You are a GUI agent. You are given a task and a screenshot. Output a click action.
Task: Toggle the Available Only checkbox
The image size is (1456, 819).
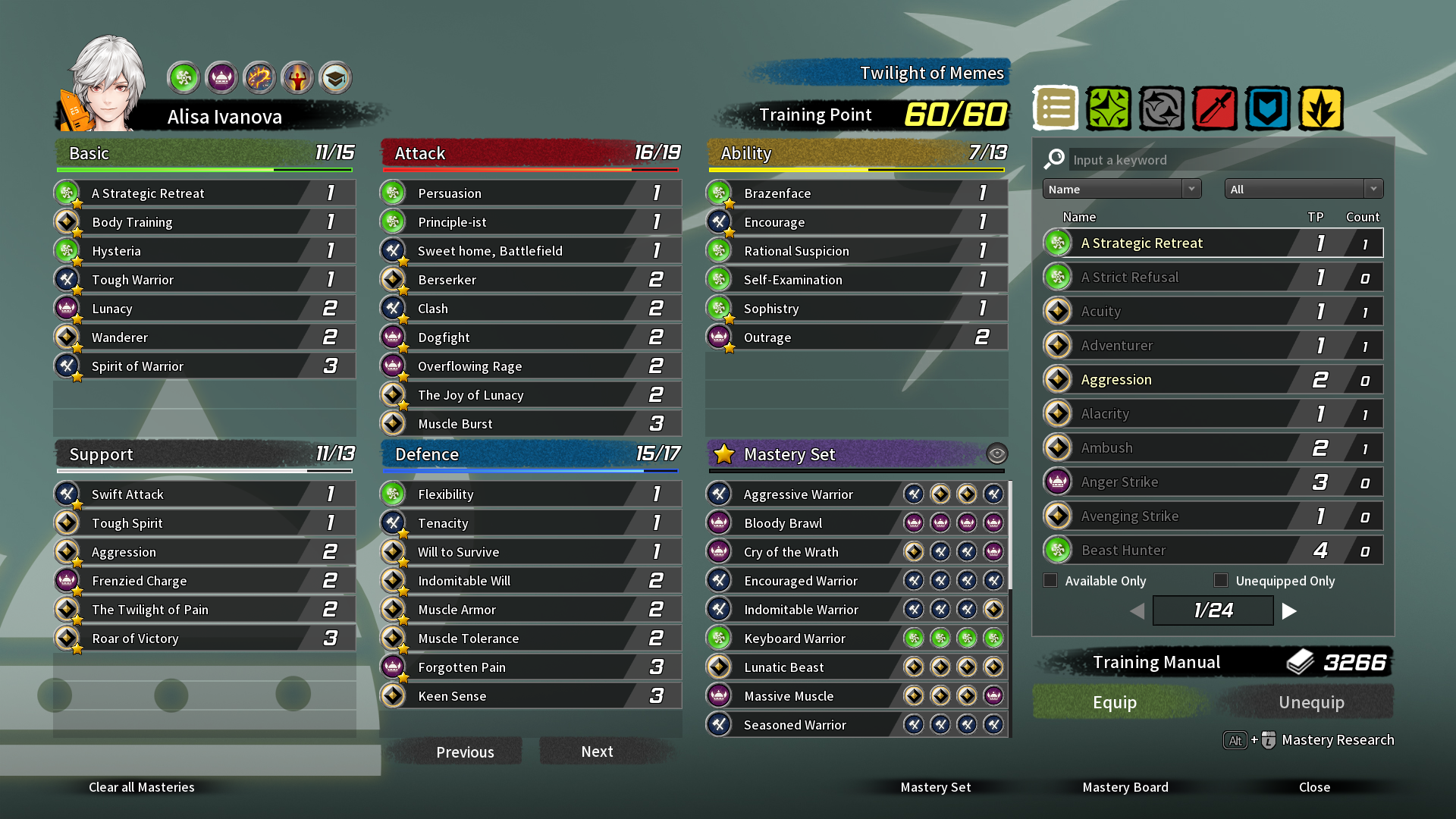(1050, 581)
